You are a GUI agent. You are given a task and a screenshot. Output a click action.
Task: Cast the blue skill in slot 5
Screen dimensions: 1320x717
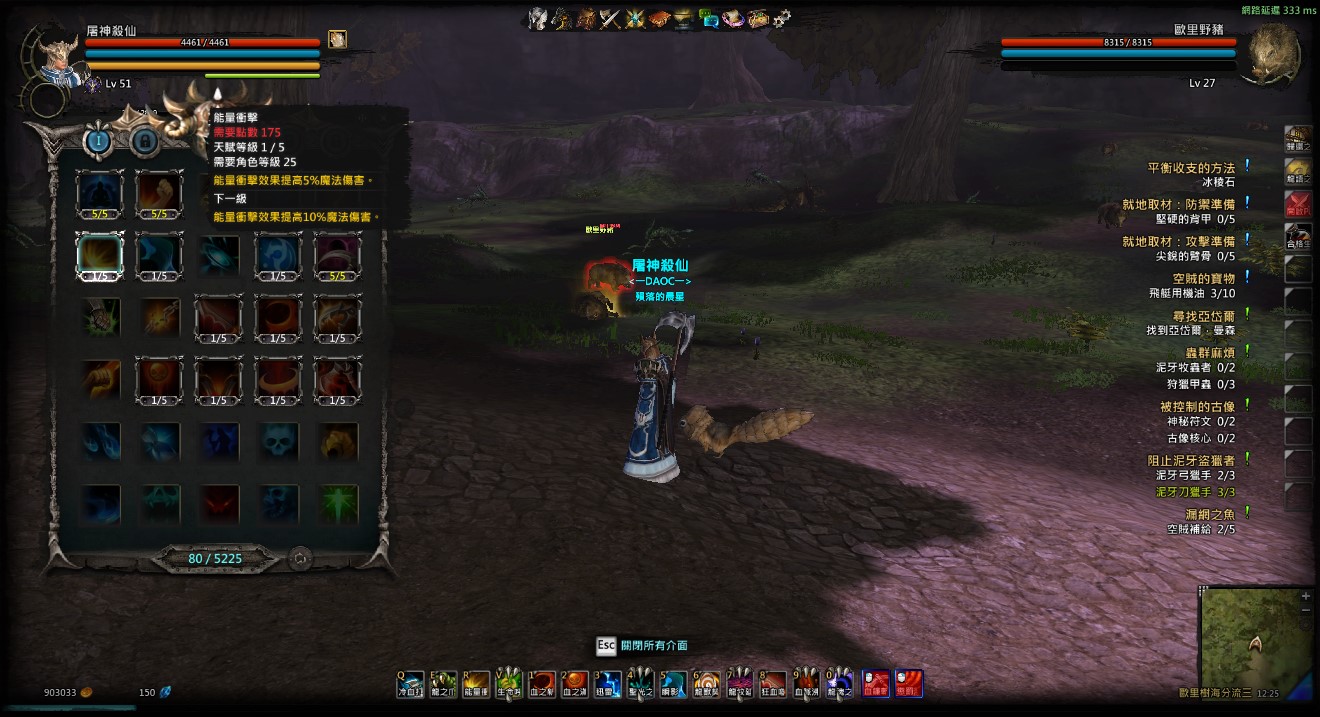[x=674, y=684]
